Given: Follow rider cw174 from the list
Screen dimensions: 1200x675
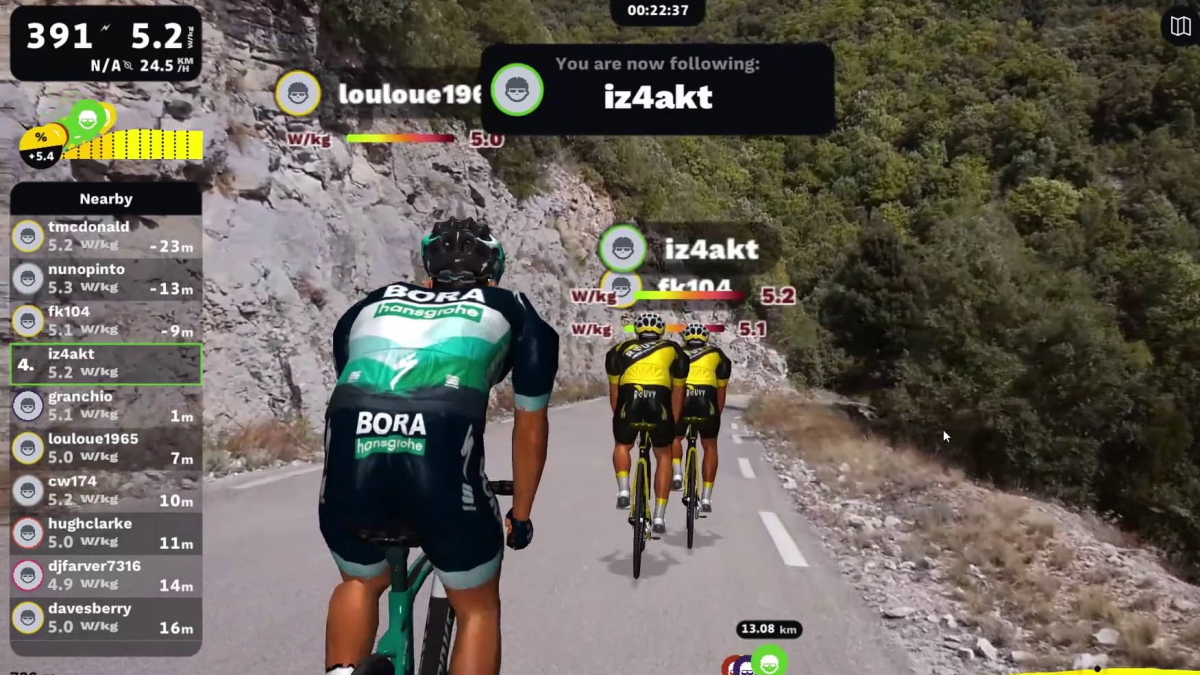Looking at the screenshot, I should click(105, 490).
